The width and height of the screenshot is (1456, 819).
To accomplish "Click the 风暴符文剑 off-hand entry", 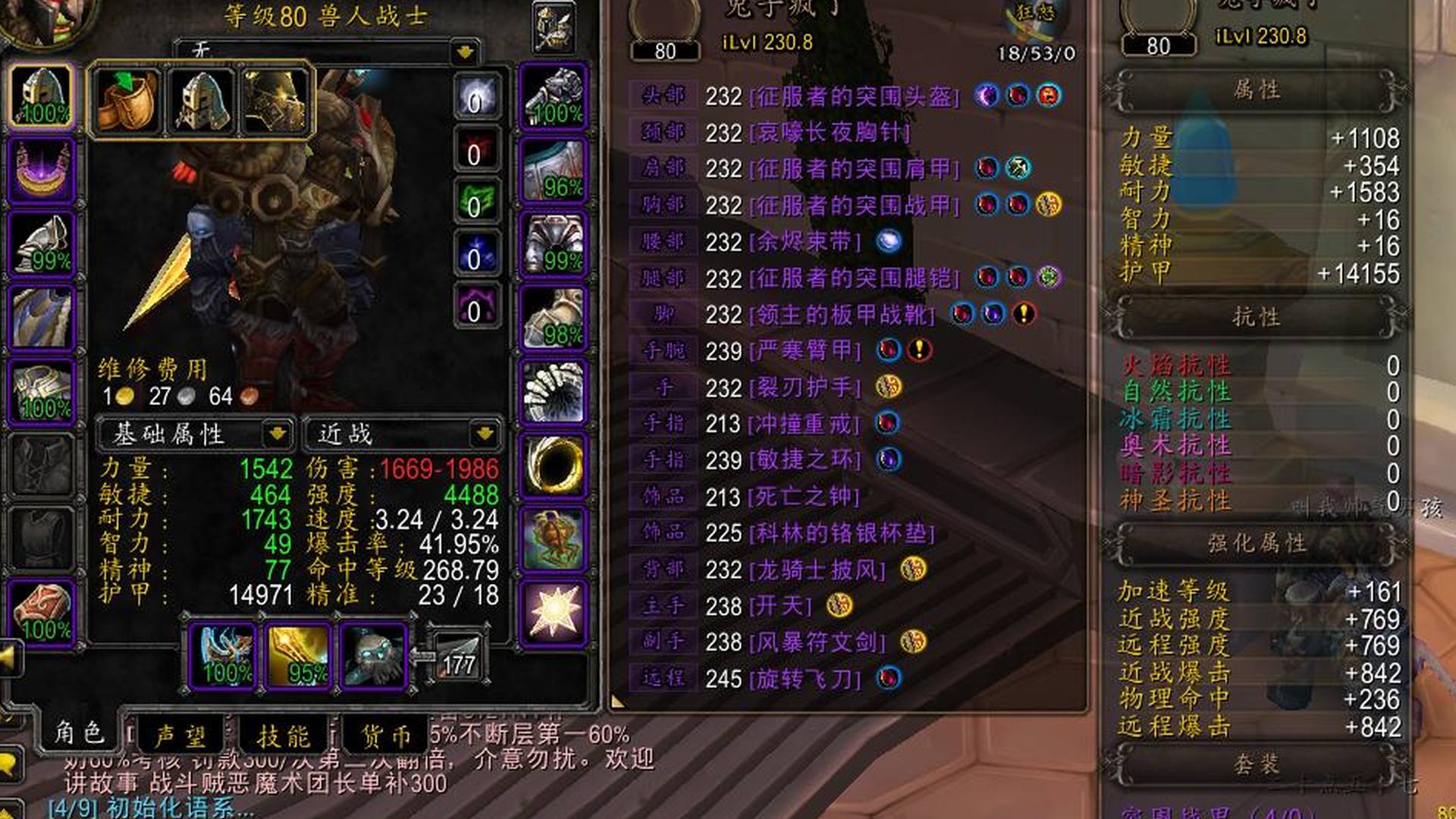I will (817, 642).
